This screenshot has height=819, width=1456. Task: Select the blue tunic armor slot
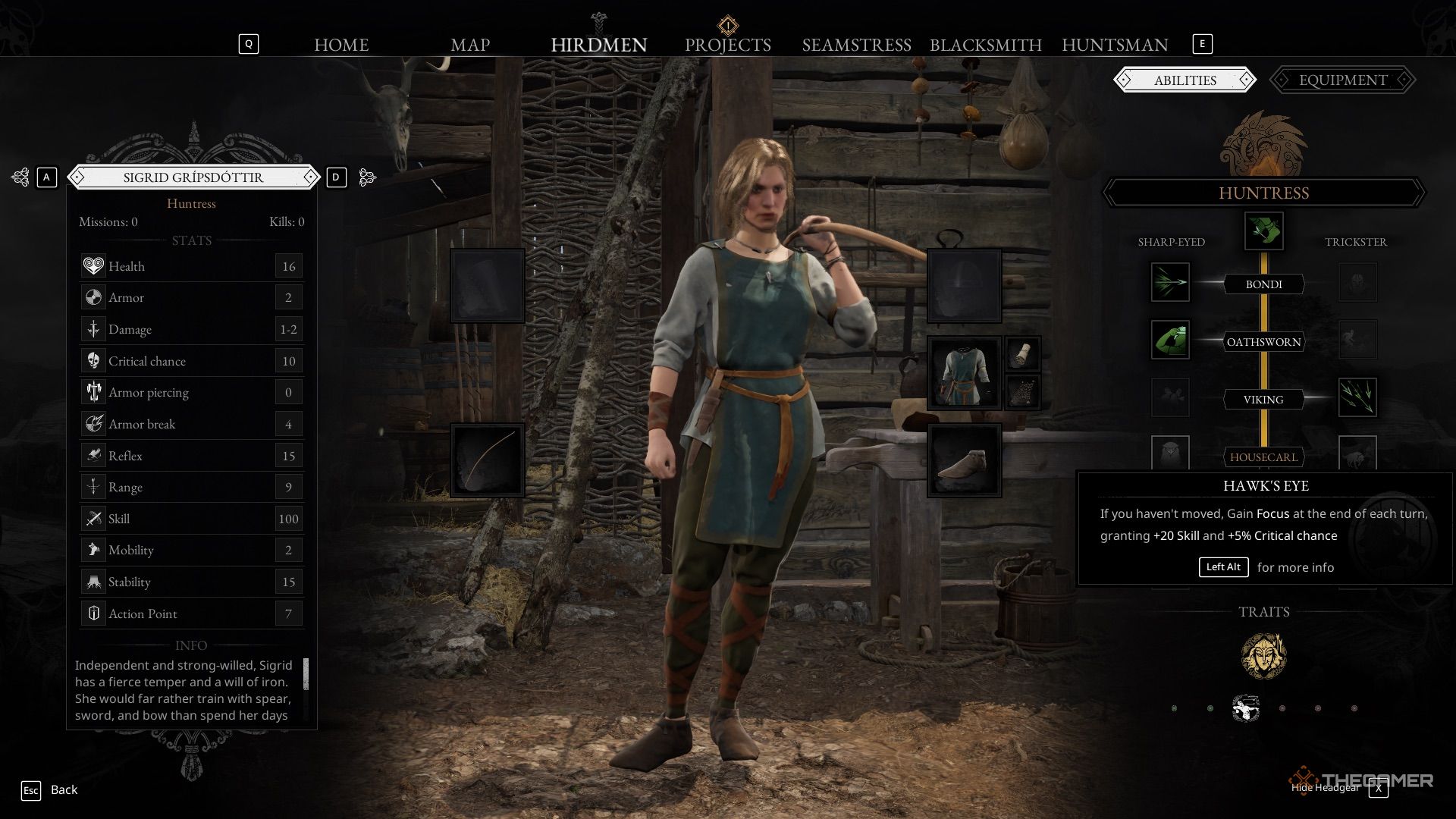click(x=964, y=373)
